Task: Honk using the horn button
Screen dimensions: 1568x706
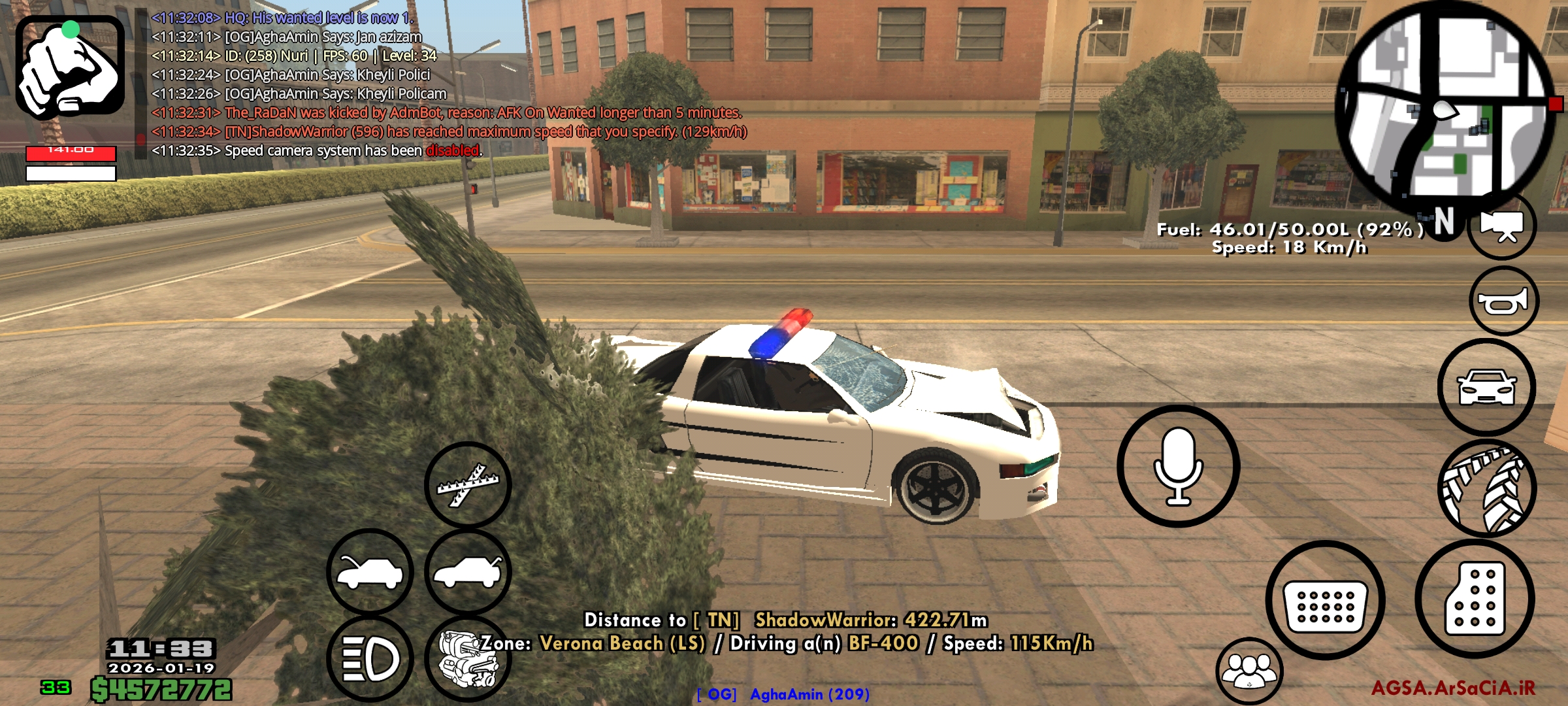Action: tap(1503, 301)
